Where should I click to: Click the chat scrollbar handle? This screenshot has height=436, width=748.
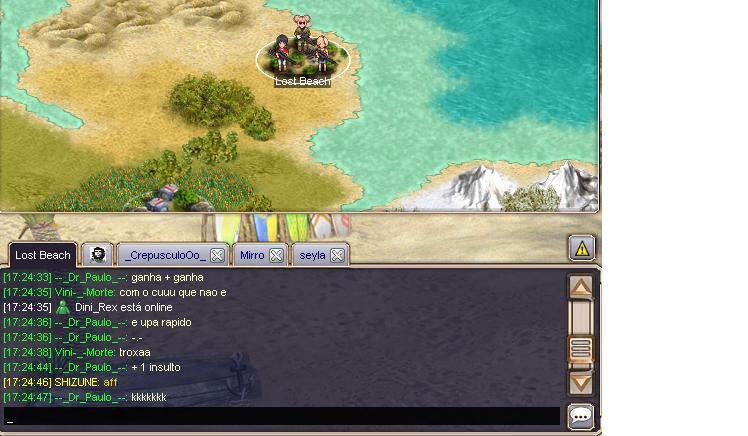[580, 349]
